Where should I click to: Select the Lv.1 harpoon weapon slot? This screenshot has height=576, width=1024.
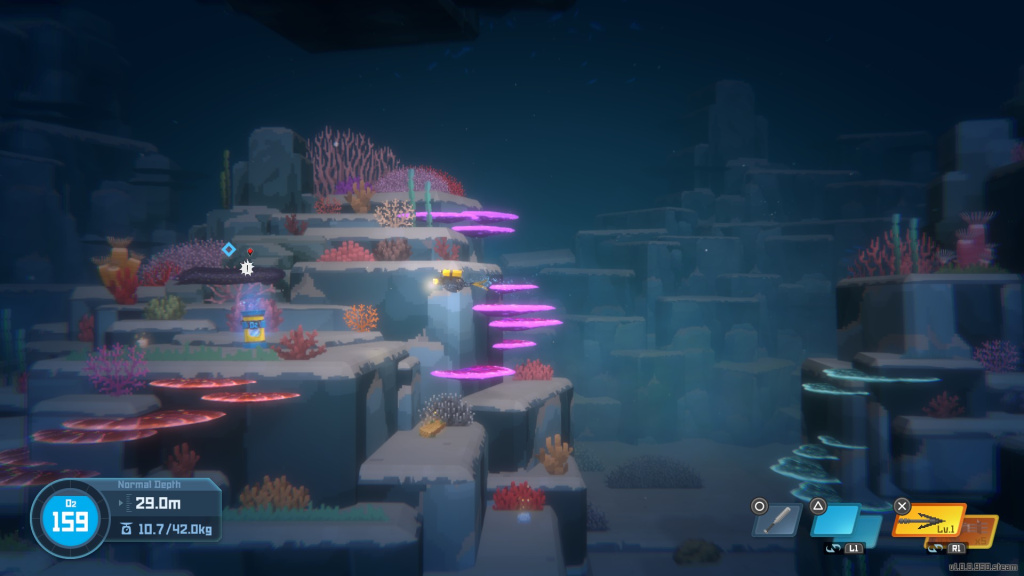point(929,522)
